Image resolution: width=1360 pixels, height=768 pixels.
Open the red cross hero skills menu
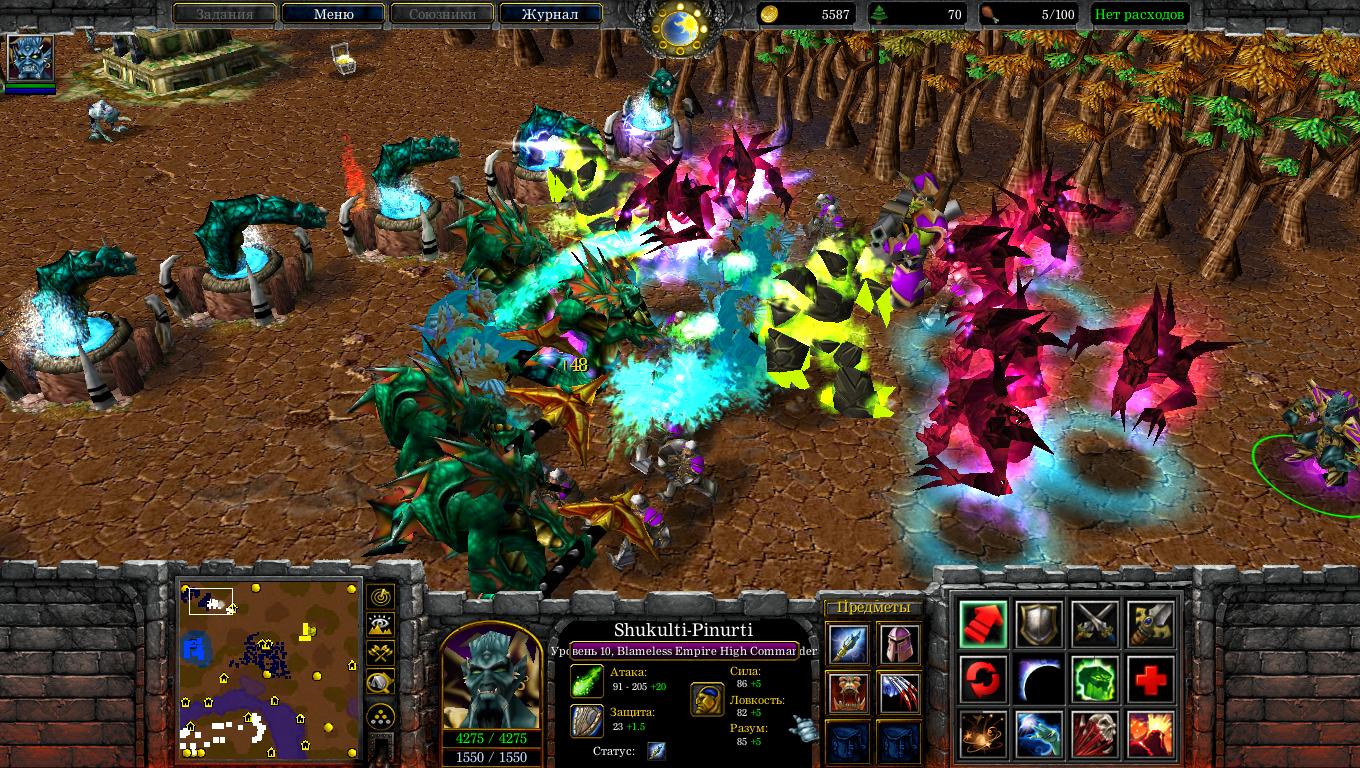tap(1151, 679)
